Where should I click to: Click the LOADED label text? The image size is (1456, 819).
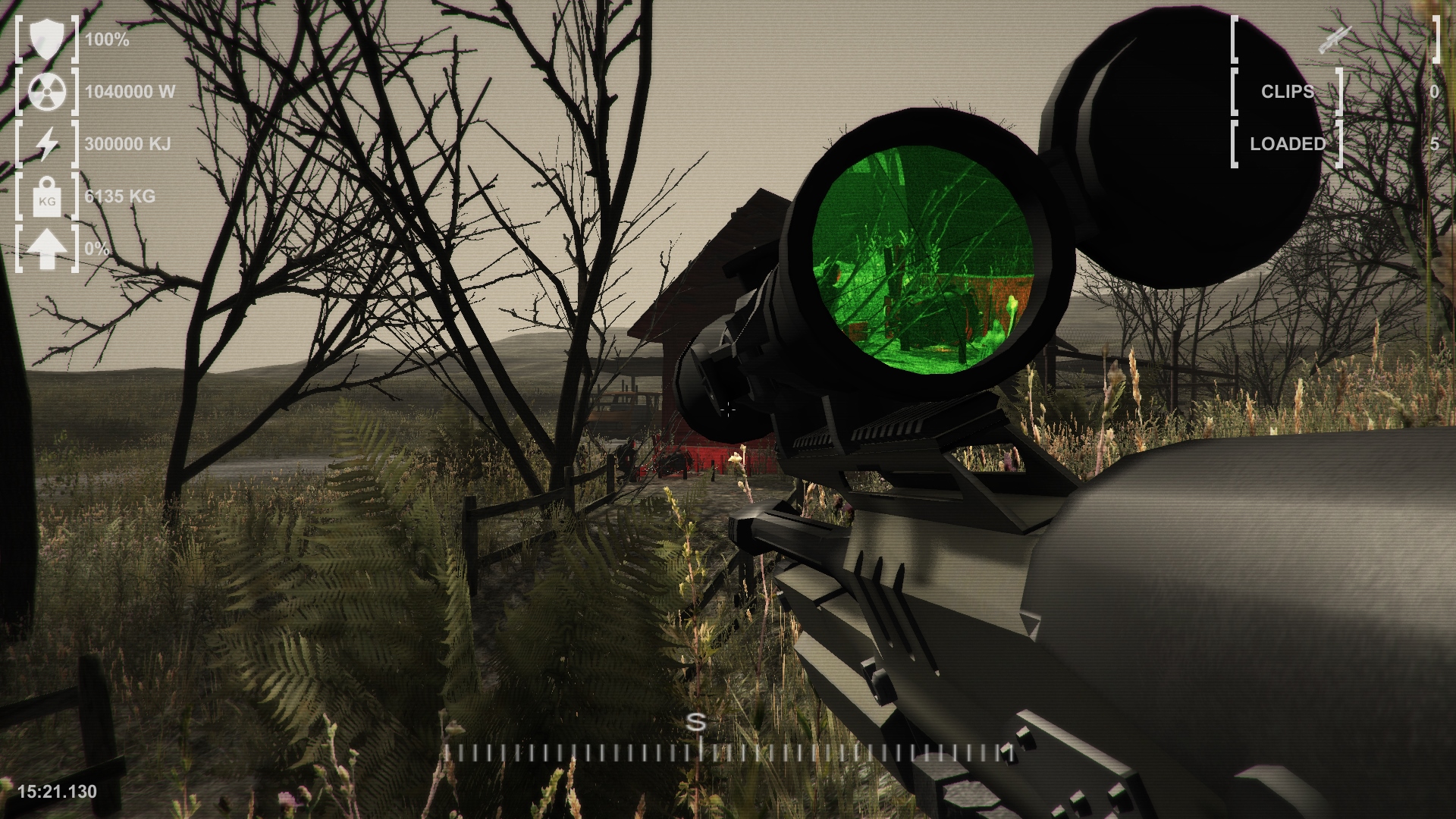coord(1289,143)
